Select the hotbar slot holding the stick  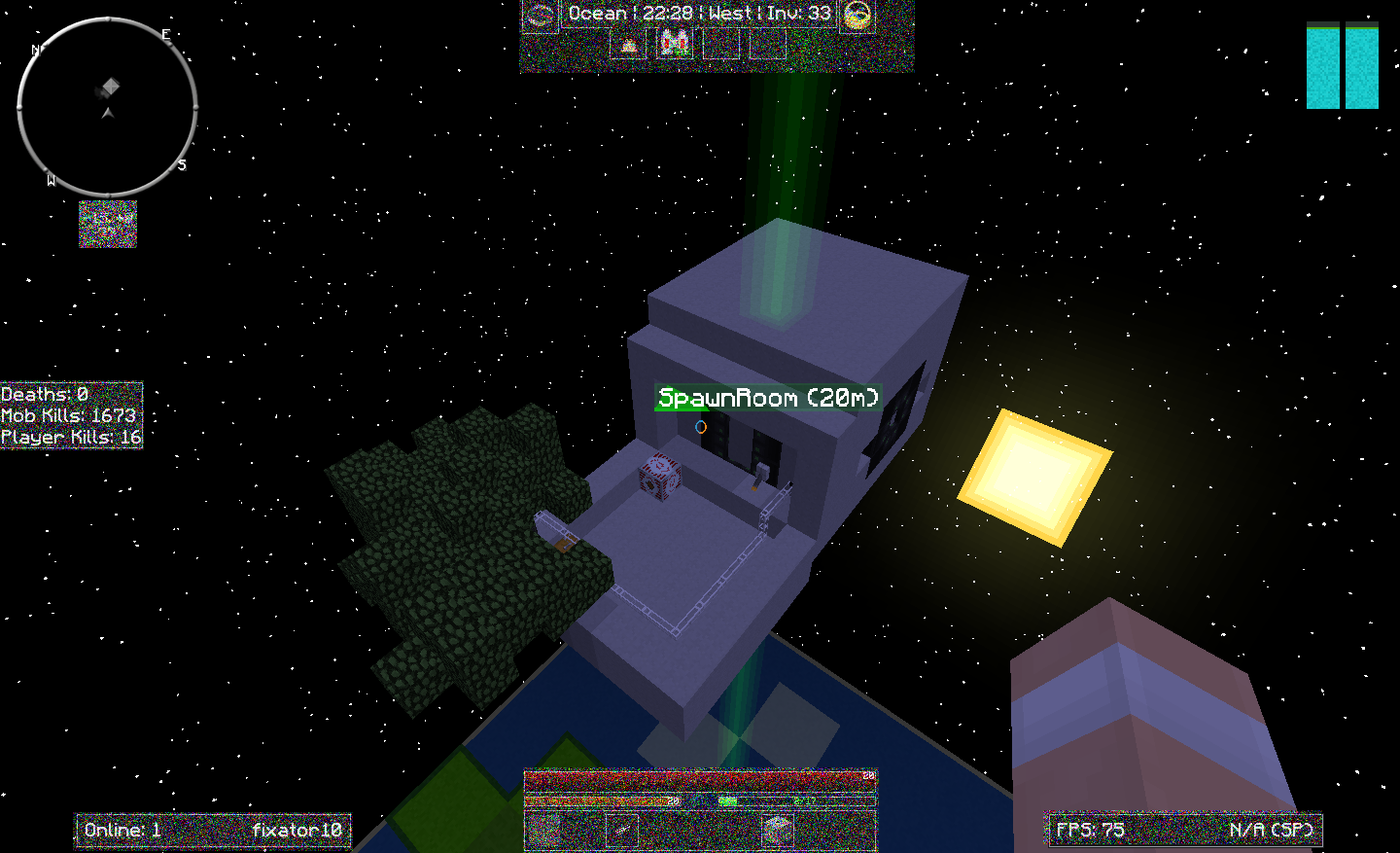pyautogui.click(x=622, y=831)
